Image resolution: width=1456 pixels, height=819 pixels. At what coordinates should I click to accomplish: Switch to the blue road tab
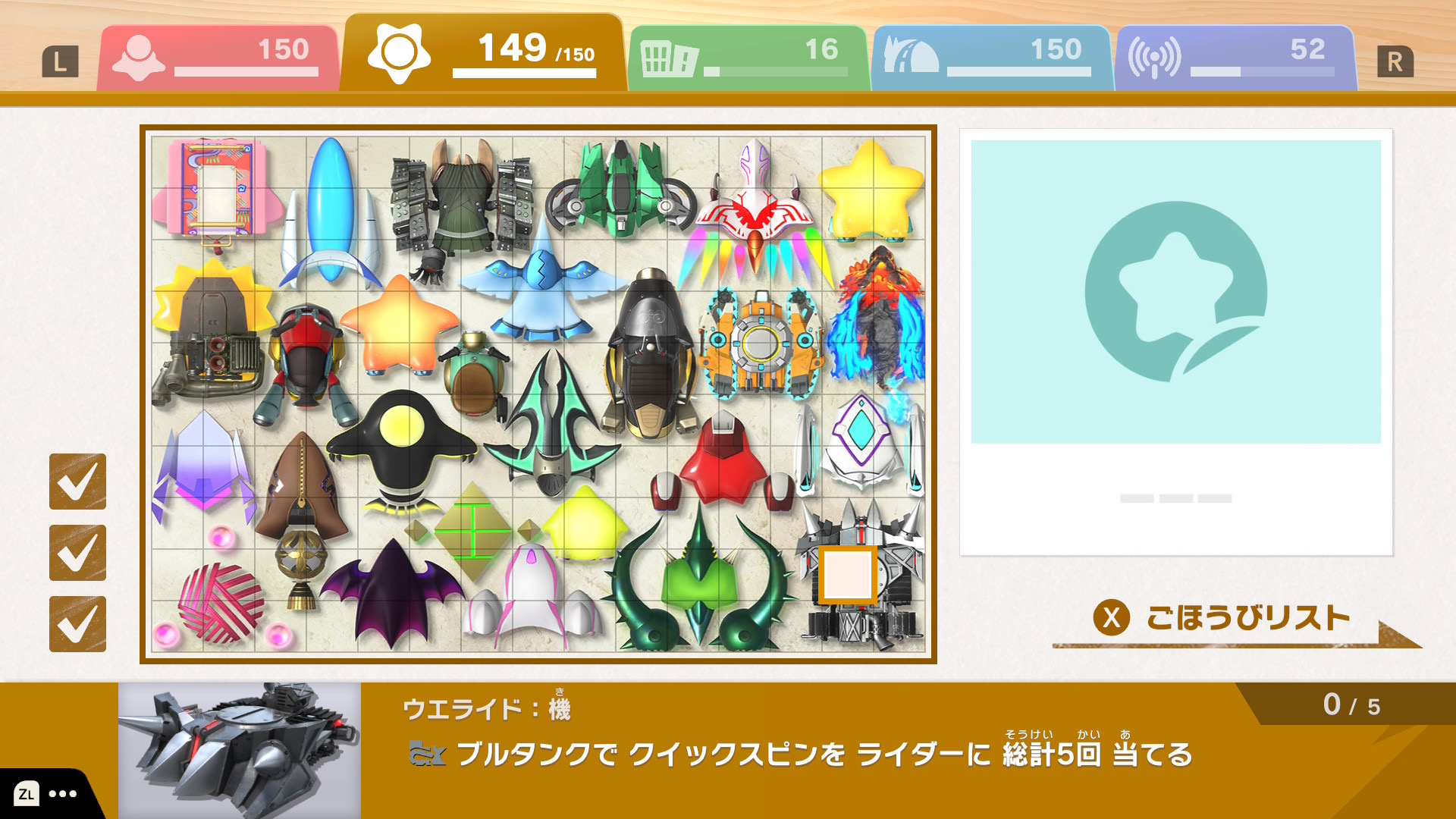(991, 58)
